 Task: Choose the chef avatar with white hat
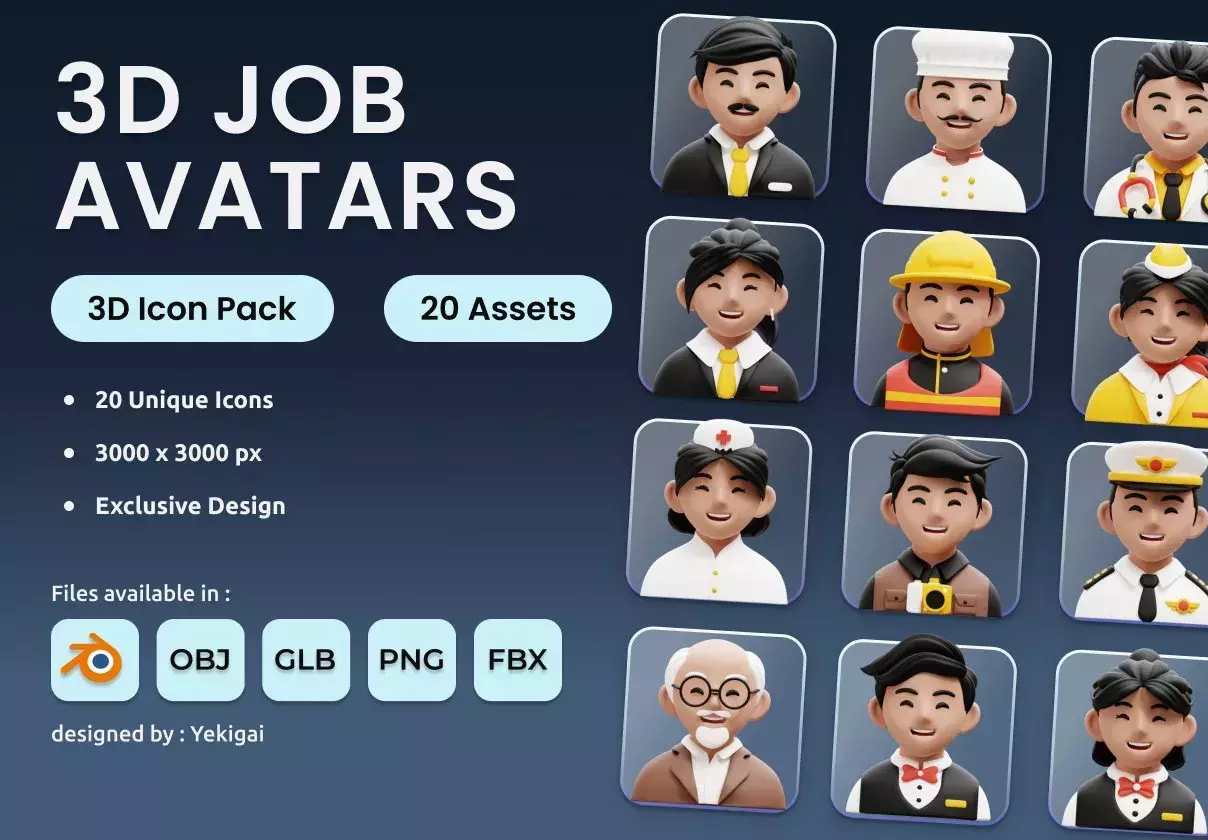tap(960, 118)
